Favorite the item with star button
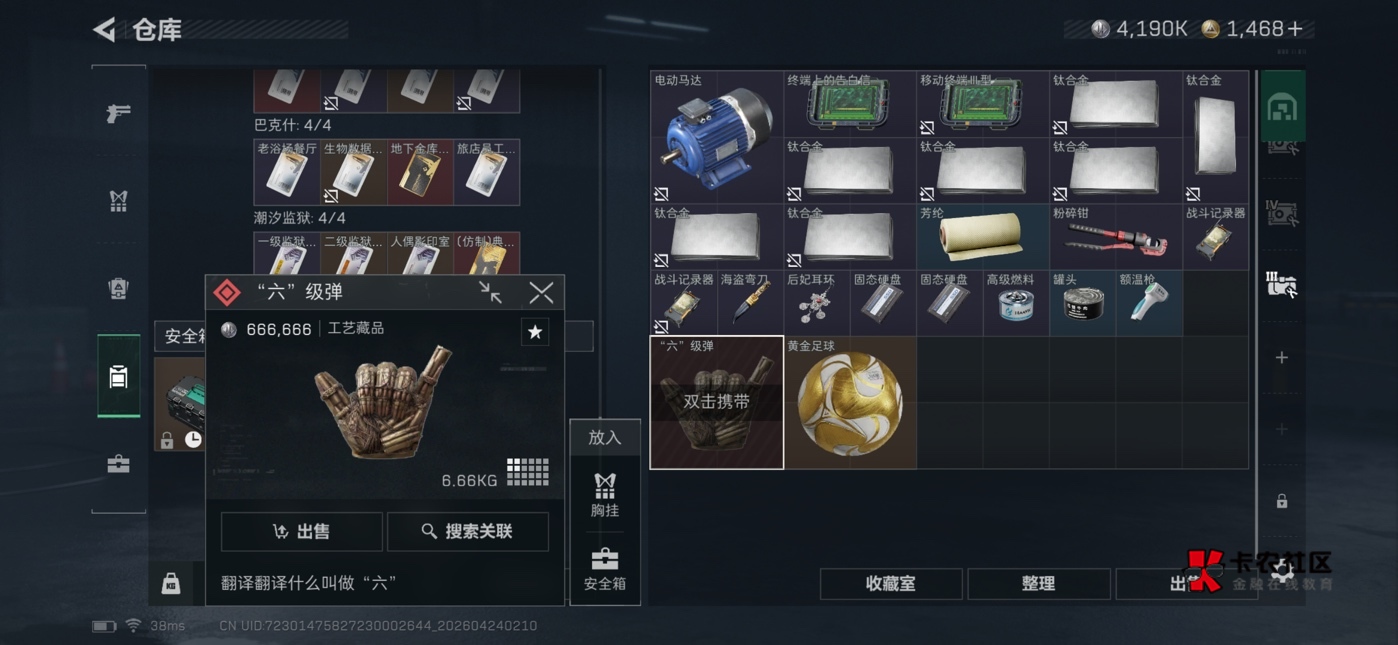 tap(535, 332)
